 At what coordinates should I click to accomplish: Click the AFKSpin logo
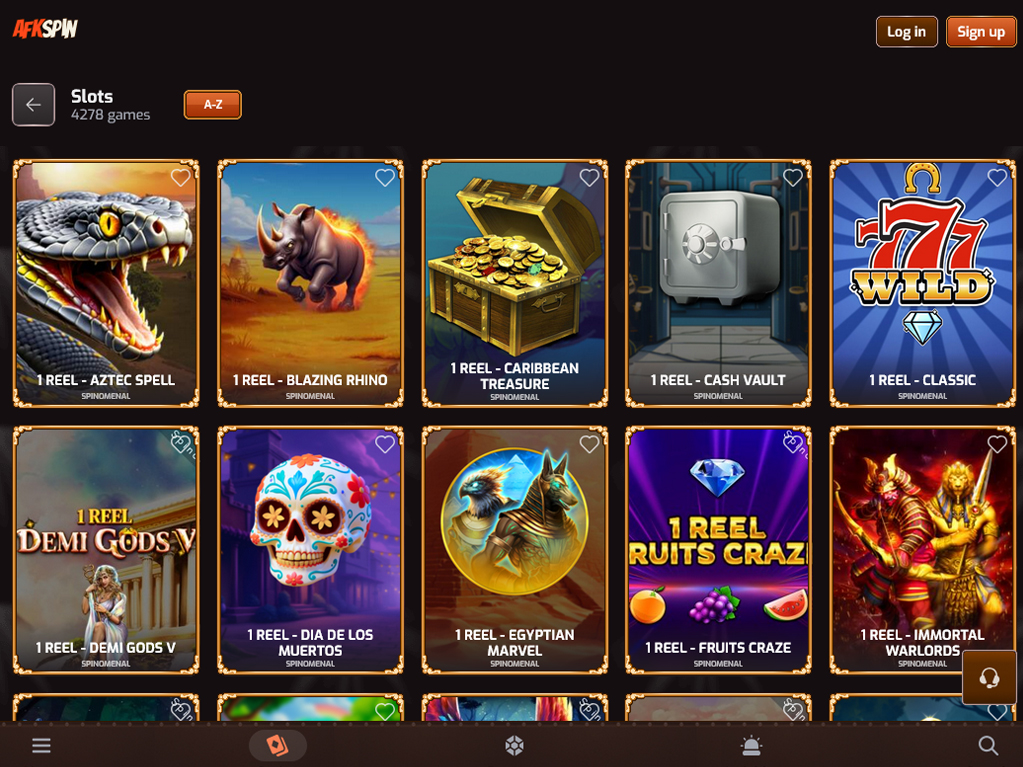(x=45, y=29)
